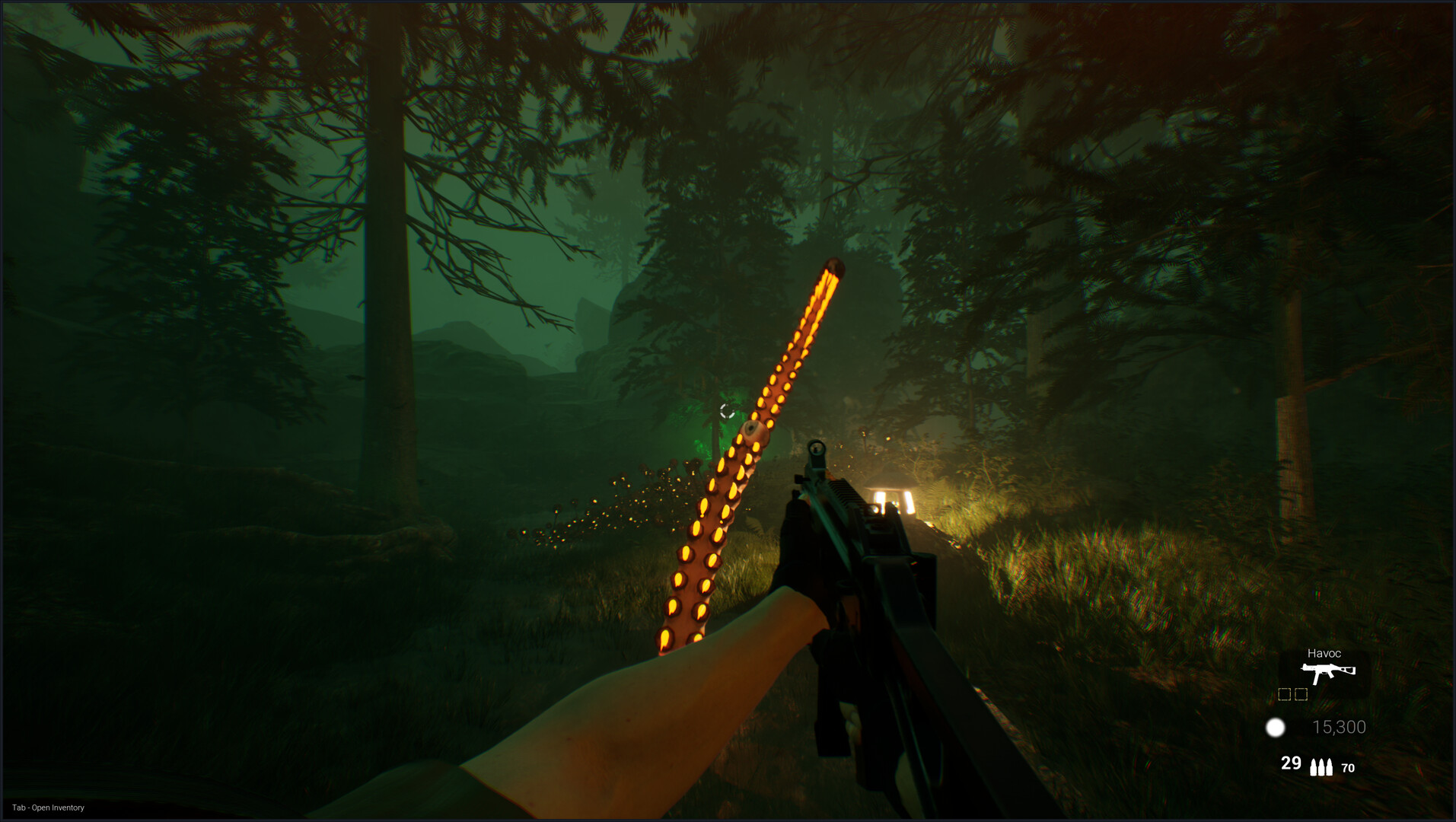Toggle the left attachment slot square
Viewport: 1456px width, 822px height.
(1286, 693)
